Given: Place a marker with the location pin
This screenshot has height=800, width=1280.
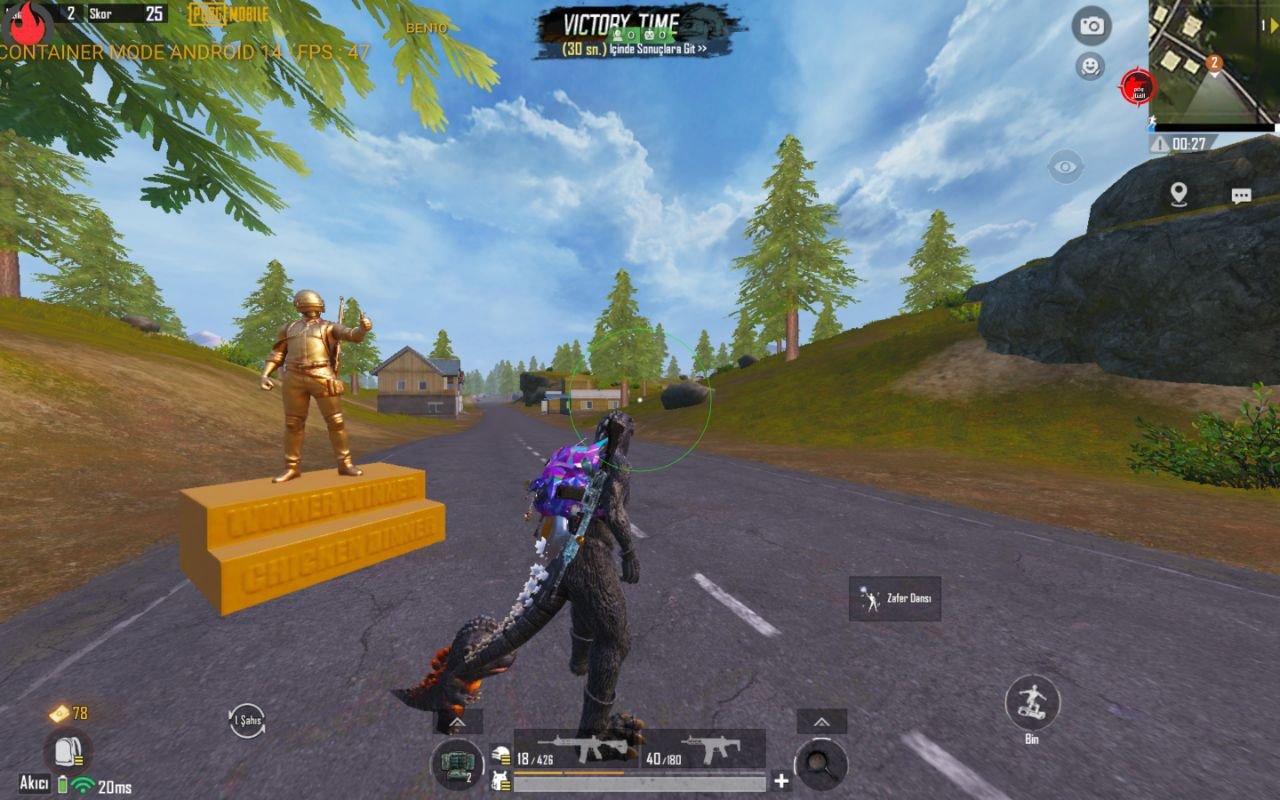Looking at the screenshot, I should pos(1179,194).
